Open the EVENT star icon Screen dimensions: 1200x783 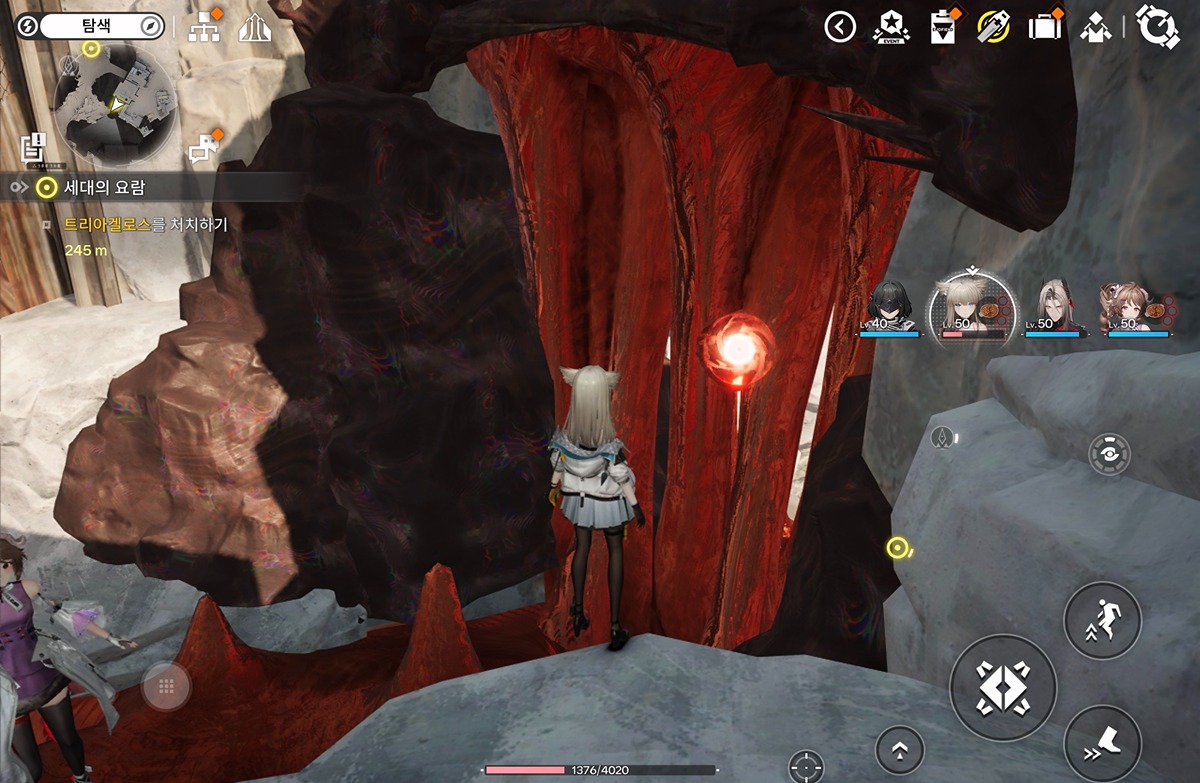(889, 27)
